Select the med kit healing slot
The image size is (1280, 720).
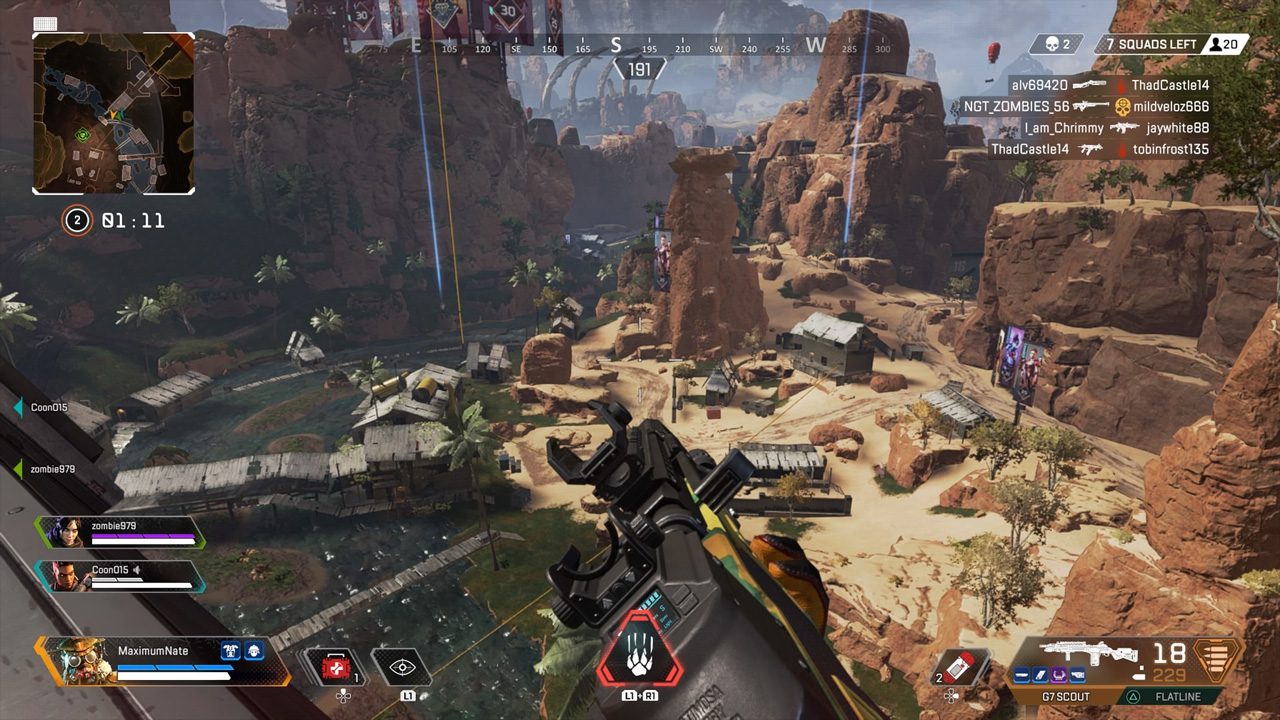click(336, 667)
